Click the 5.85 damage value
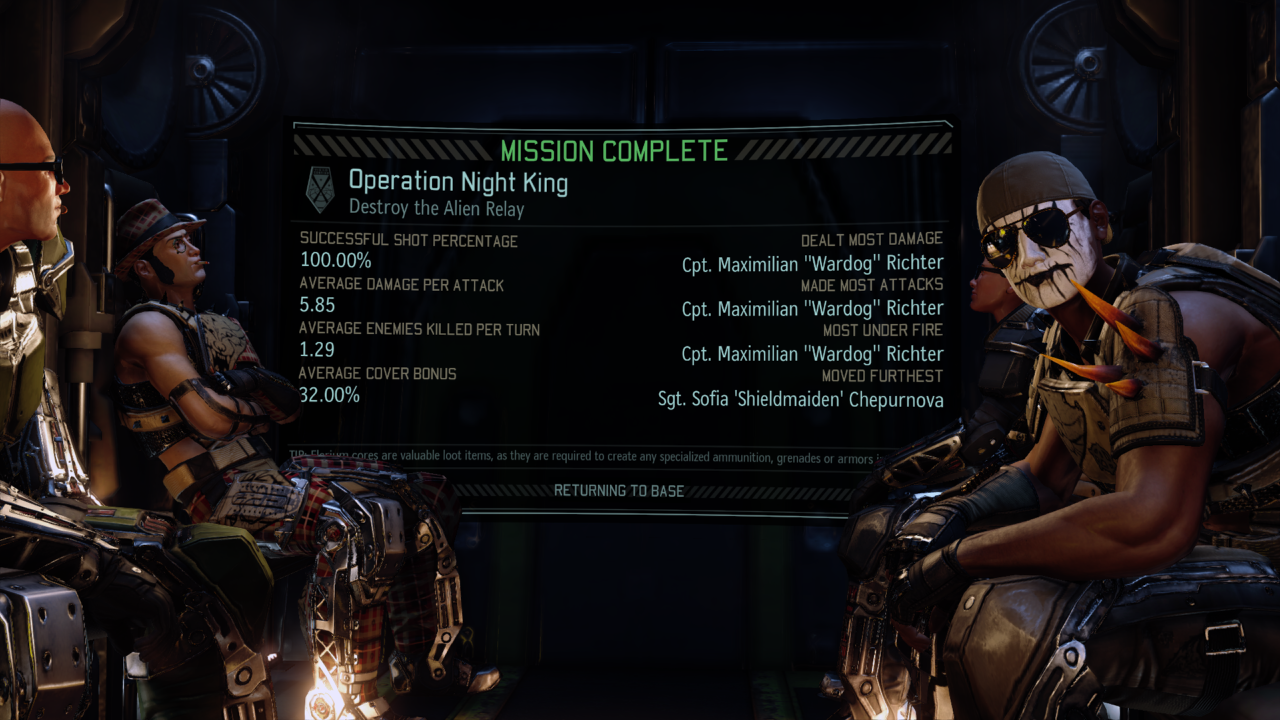The height and width of the screenshot is (720, 1280). pyautogui.click(x=316, y=304)
